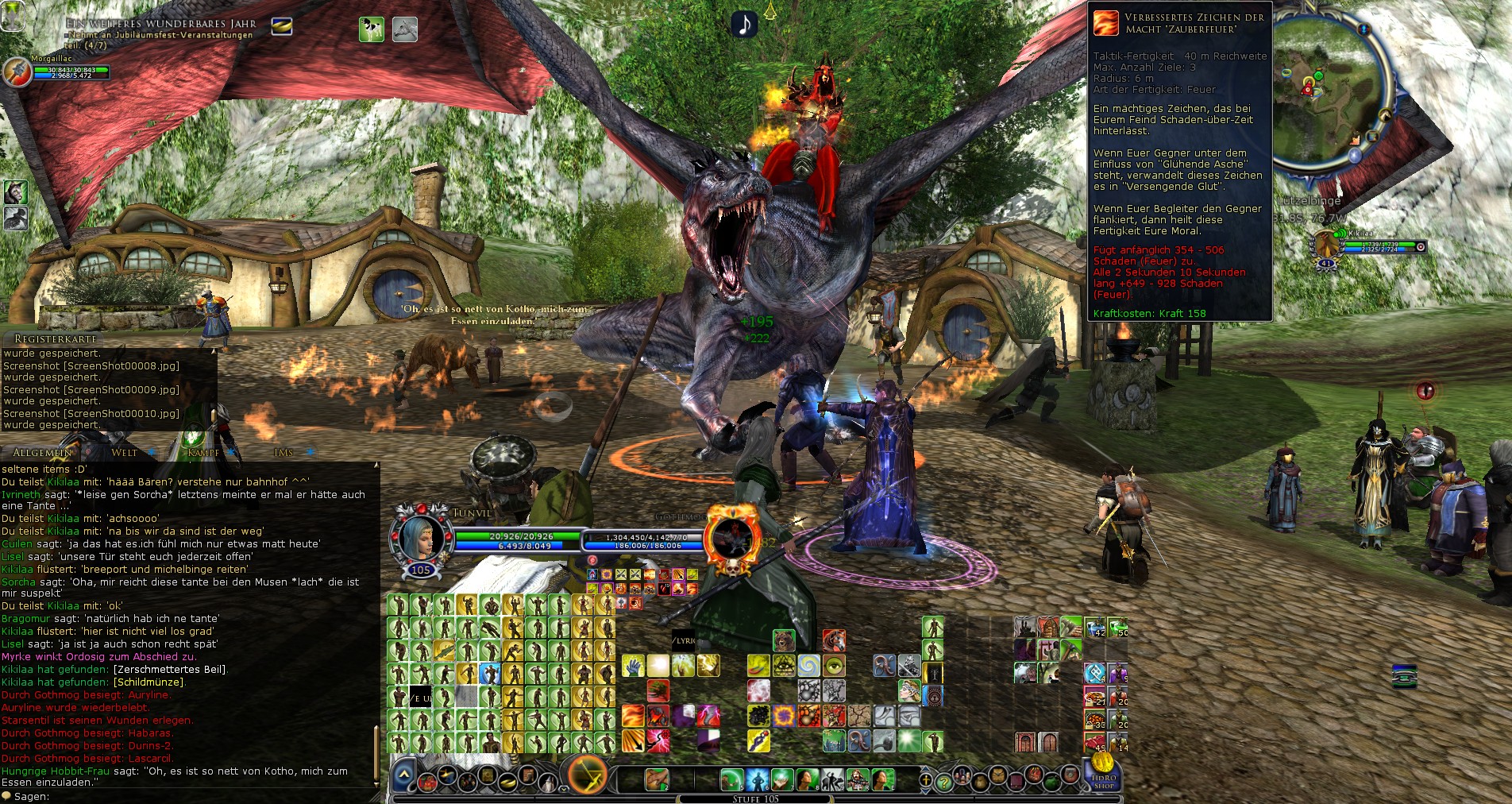Open the Kampf chat tab

point(203,453)
